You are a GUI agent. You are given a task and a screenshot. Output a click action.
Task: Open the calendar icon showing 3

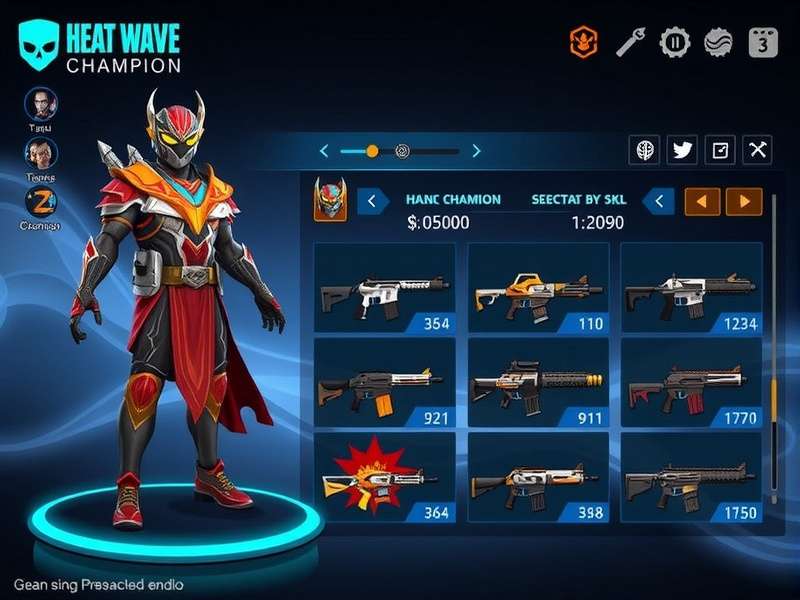click(x=763, y=42)
